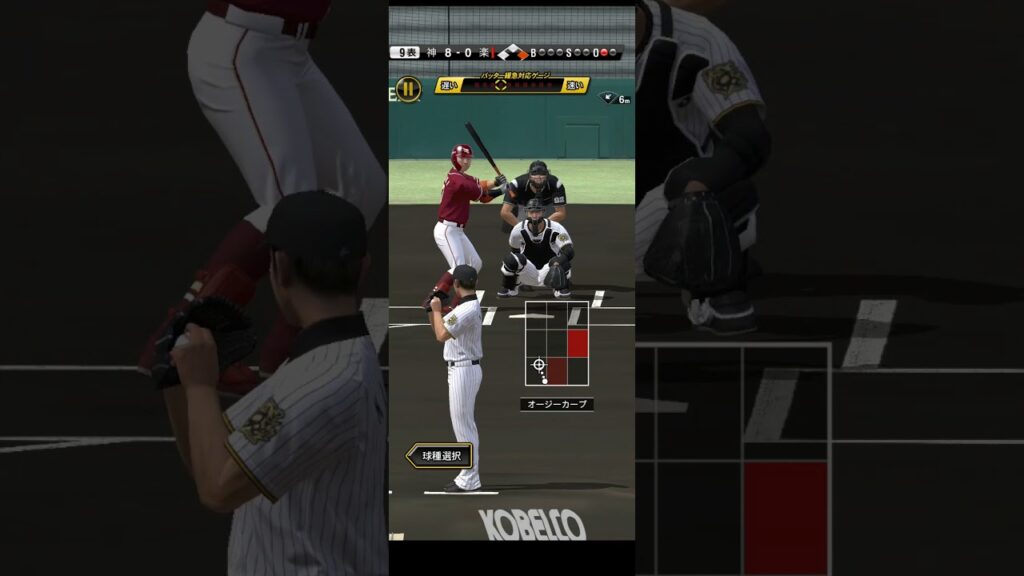Pause the game with the yellow pause button
The image size is (1024, 576).
tap(408, 89)
